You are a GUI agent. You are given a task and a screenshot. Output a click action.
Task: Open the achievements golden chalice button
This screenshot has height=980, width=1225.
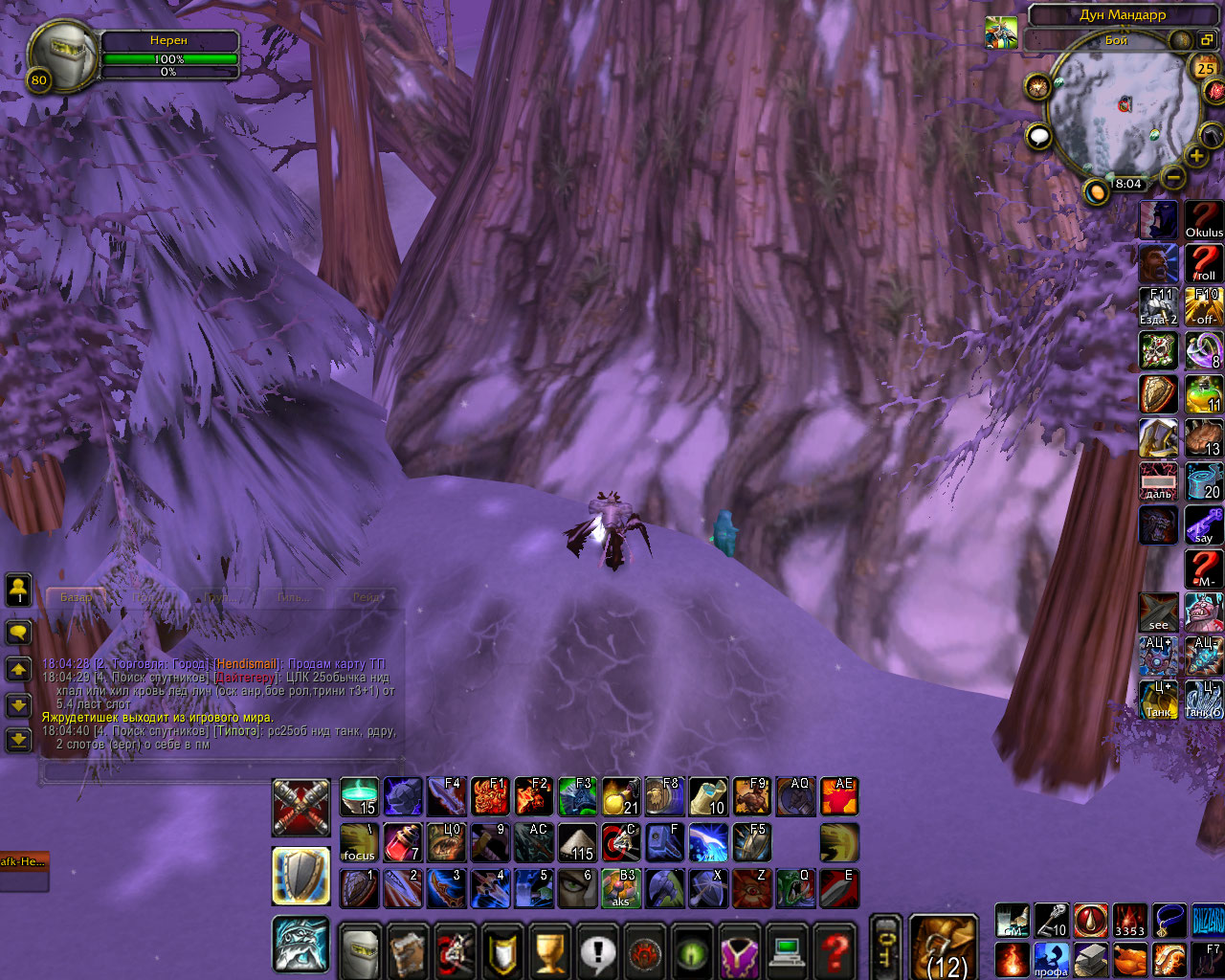click(x=550, y=952)
